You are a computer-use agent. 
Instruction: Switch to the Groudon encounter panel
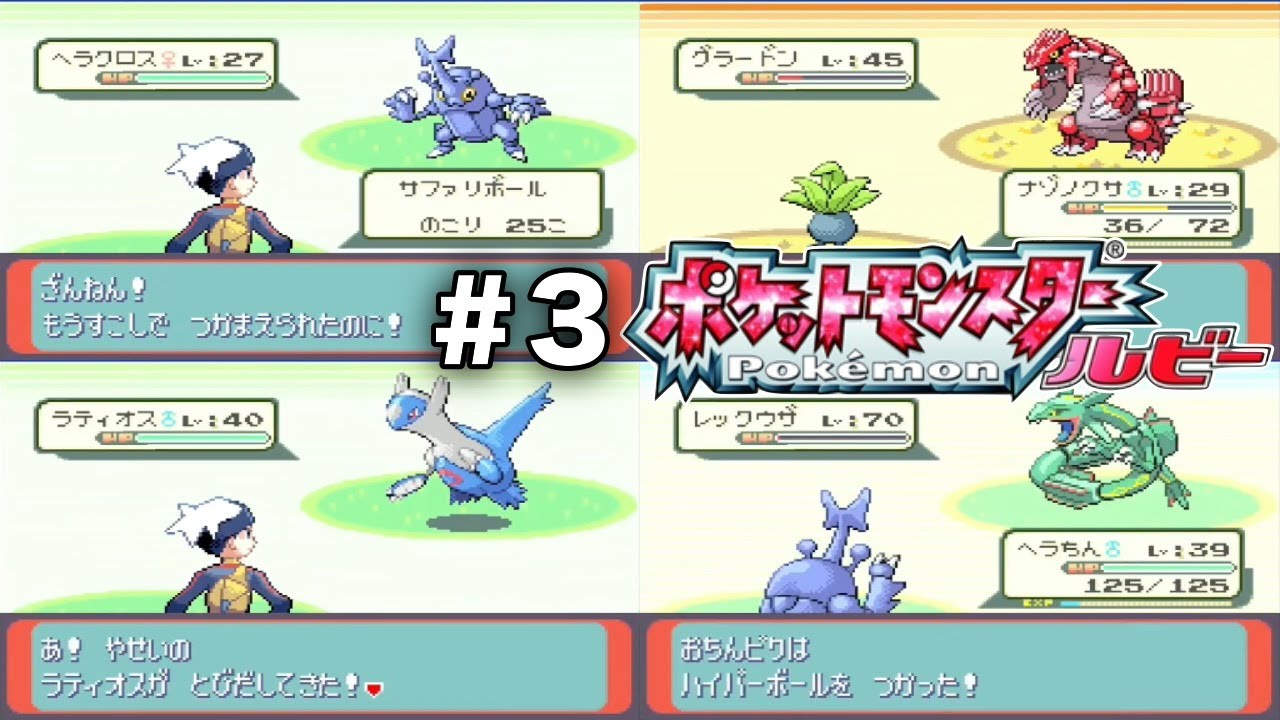click(960, 130)
